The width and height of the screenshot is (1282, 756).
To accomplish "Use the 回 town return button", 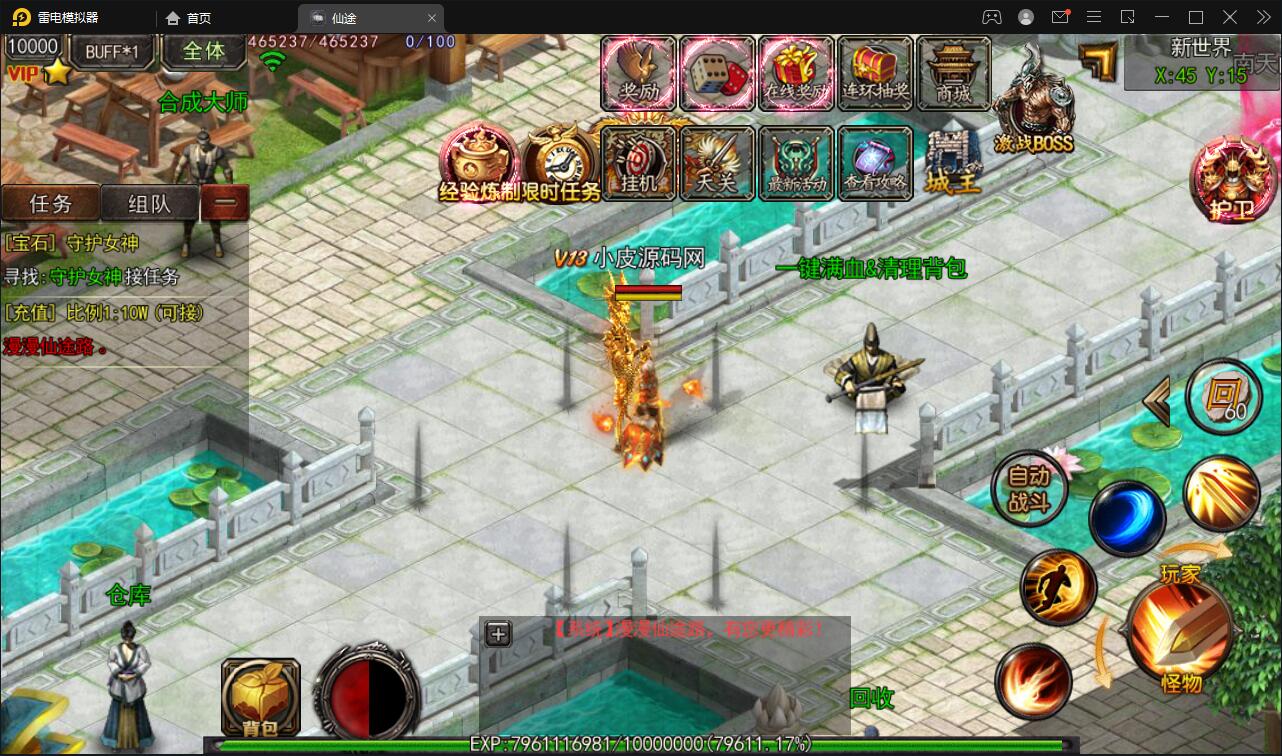I will [1223, 396].
